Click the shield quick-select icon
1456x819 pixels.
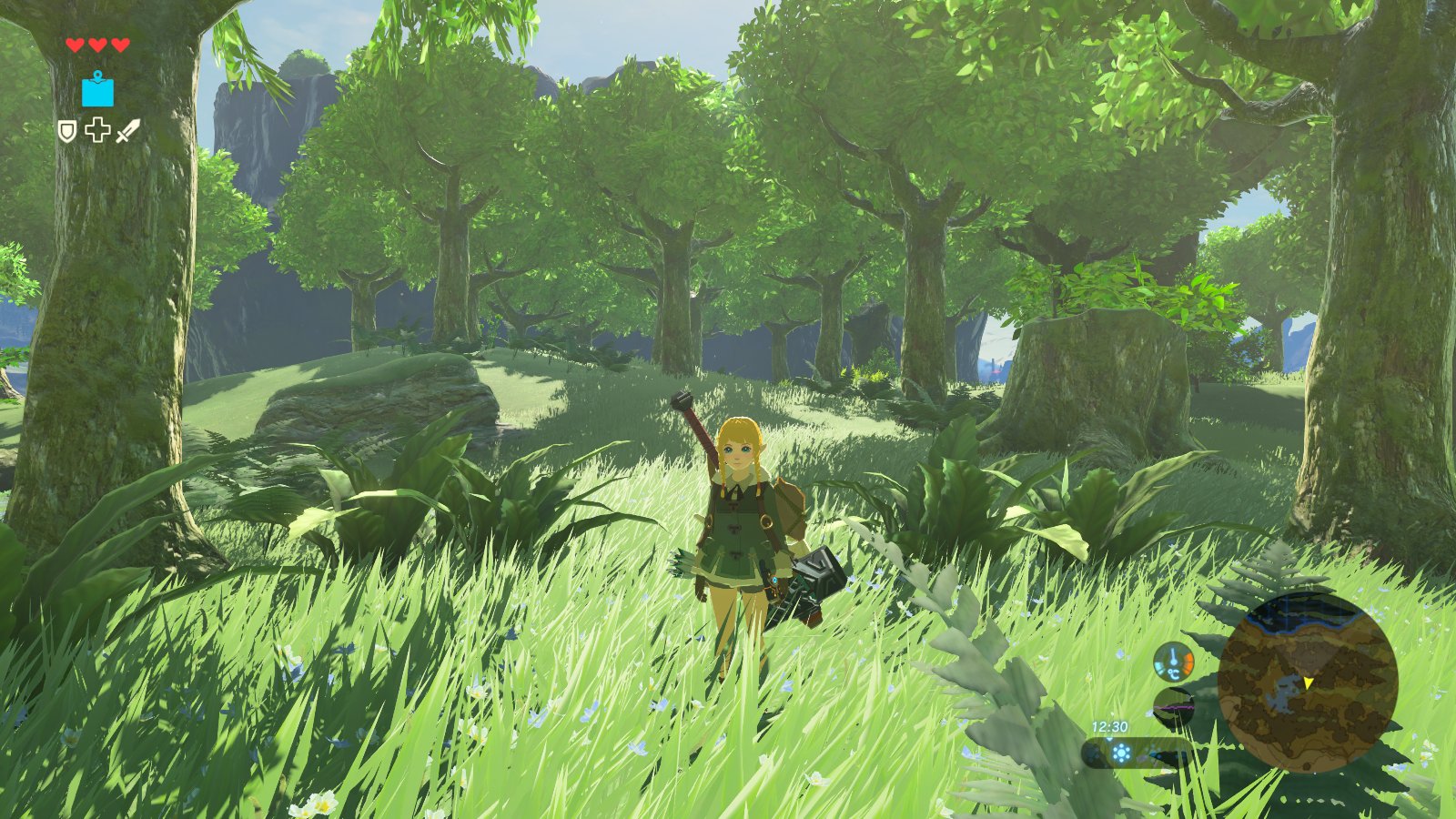point(67,132)
